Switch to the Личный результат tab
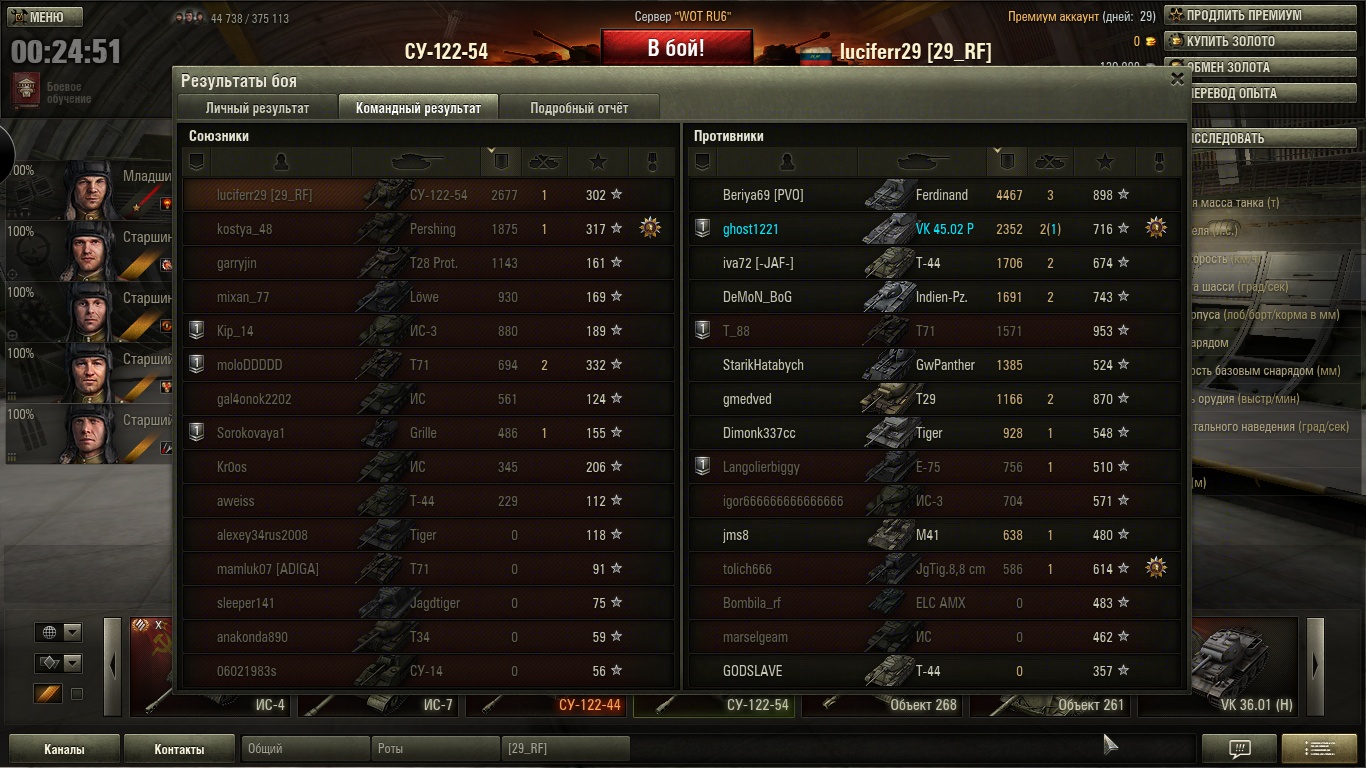The width and height of the screenshot is (1366, 768). coord(257,108)
